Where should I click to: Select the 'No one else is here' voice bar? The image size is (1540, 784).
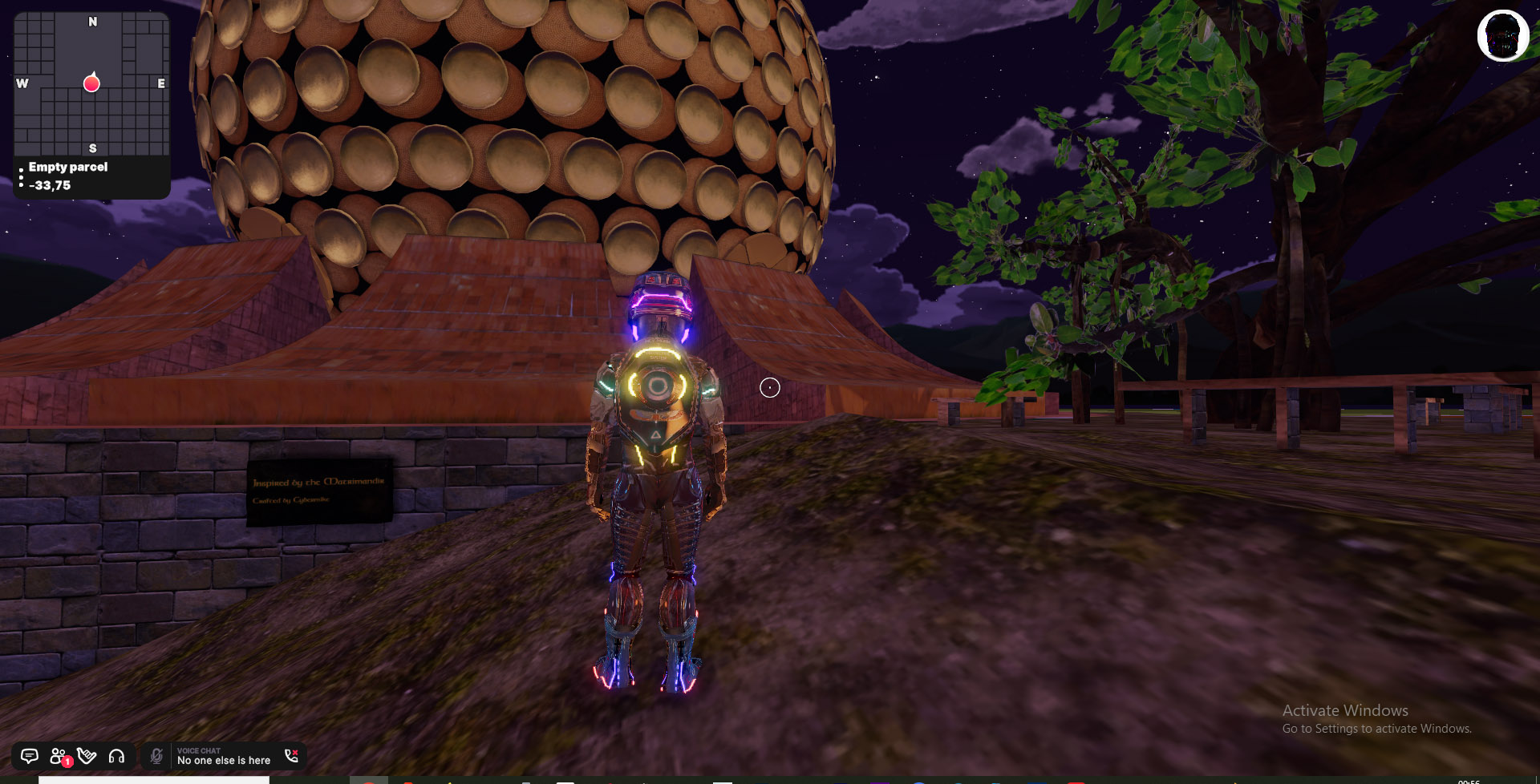tap(223, 760)
